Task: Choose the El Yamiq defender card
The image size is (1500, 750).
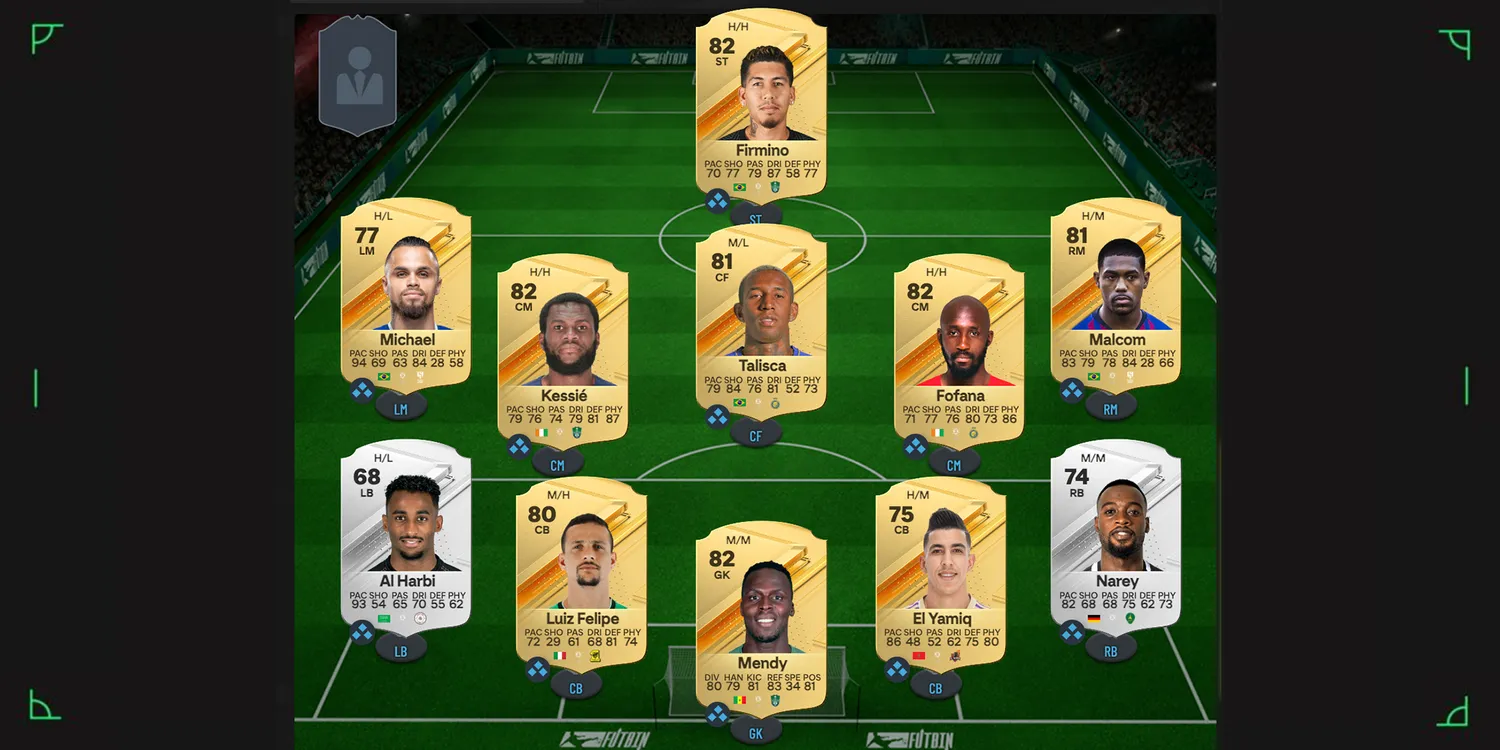Action: [941, 568]
